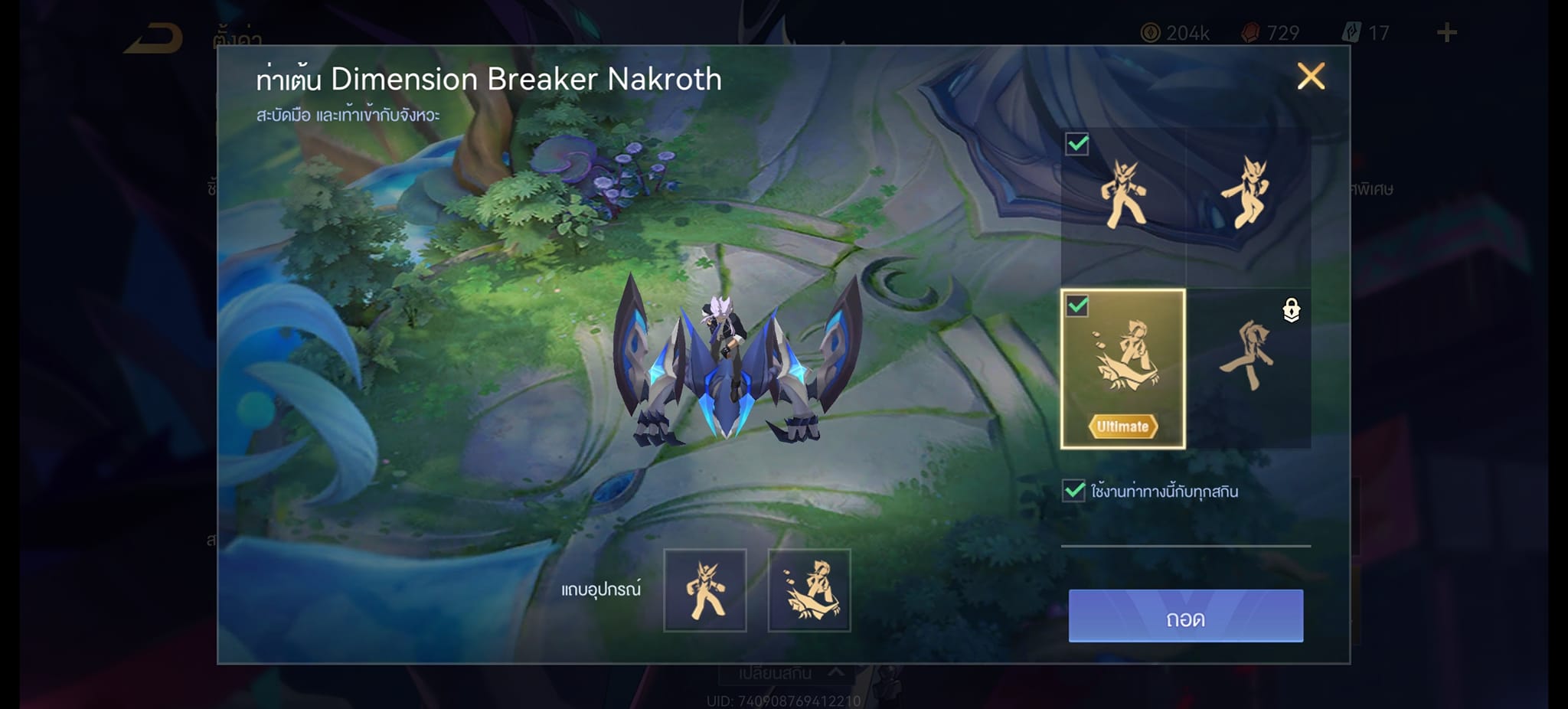
Task: Pick the top-right leaping dance emote
Action: (1248, 195)
